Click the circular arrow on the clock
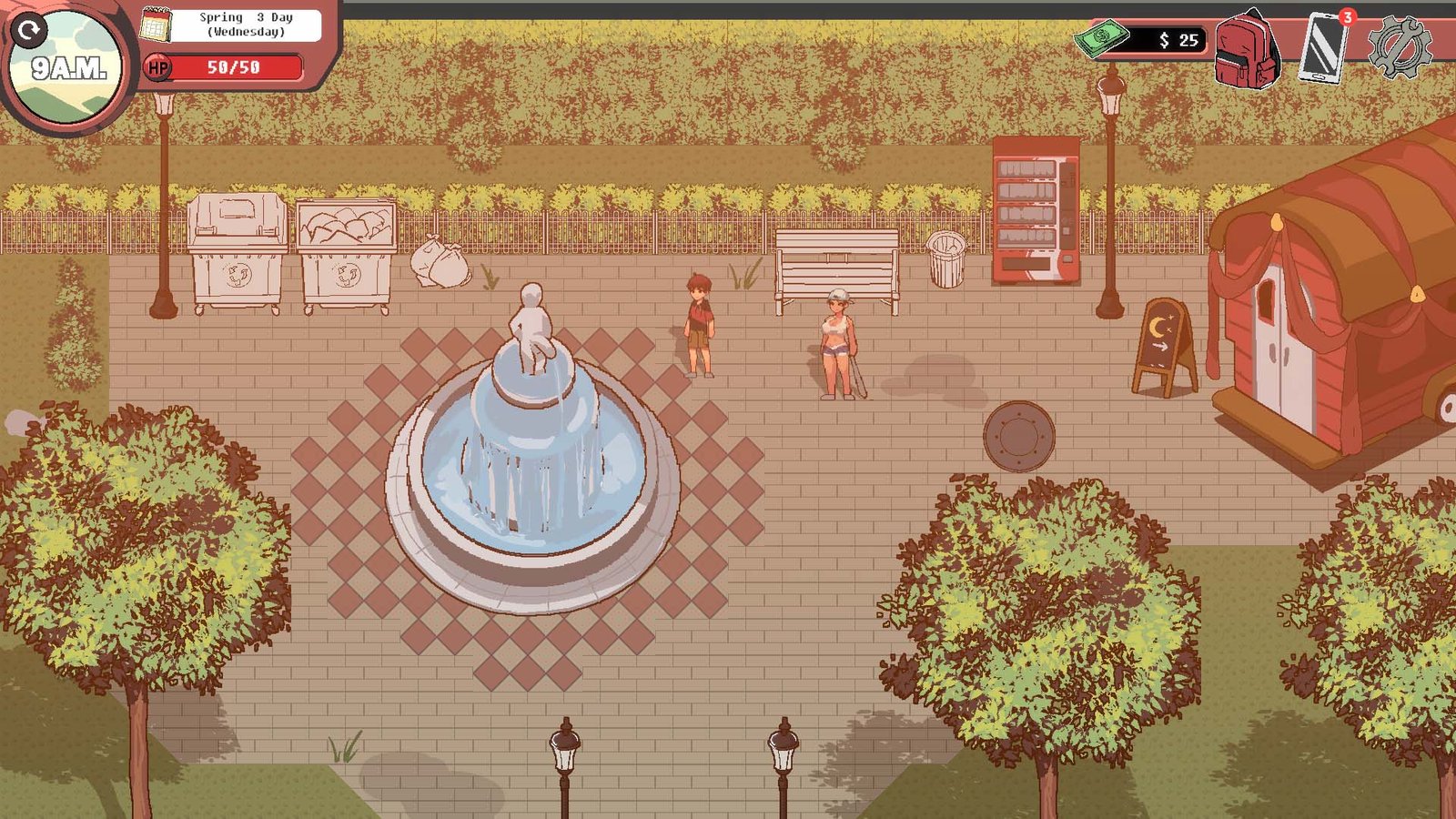This screenshot has width=1456, height=819. (30, 30)
